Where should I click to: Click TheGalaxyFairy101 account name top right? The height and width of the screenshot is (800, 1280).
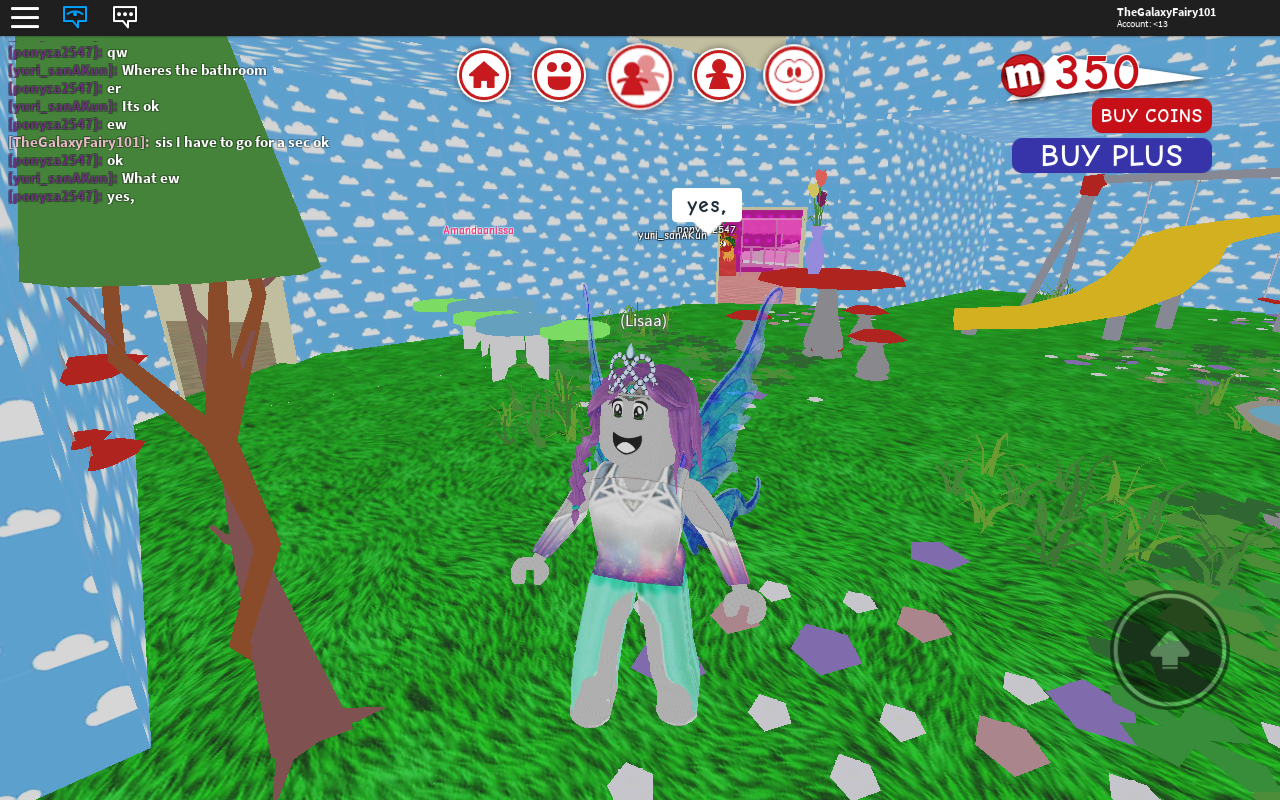click(x=1166, y=11)
